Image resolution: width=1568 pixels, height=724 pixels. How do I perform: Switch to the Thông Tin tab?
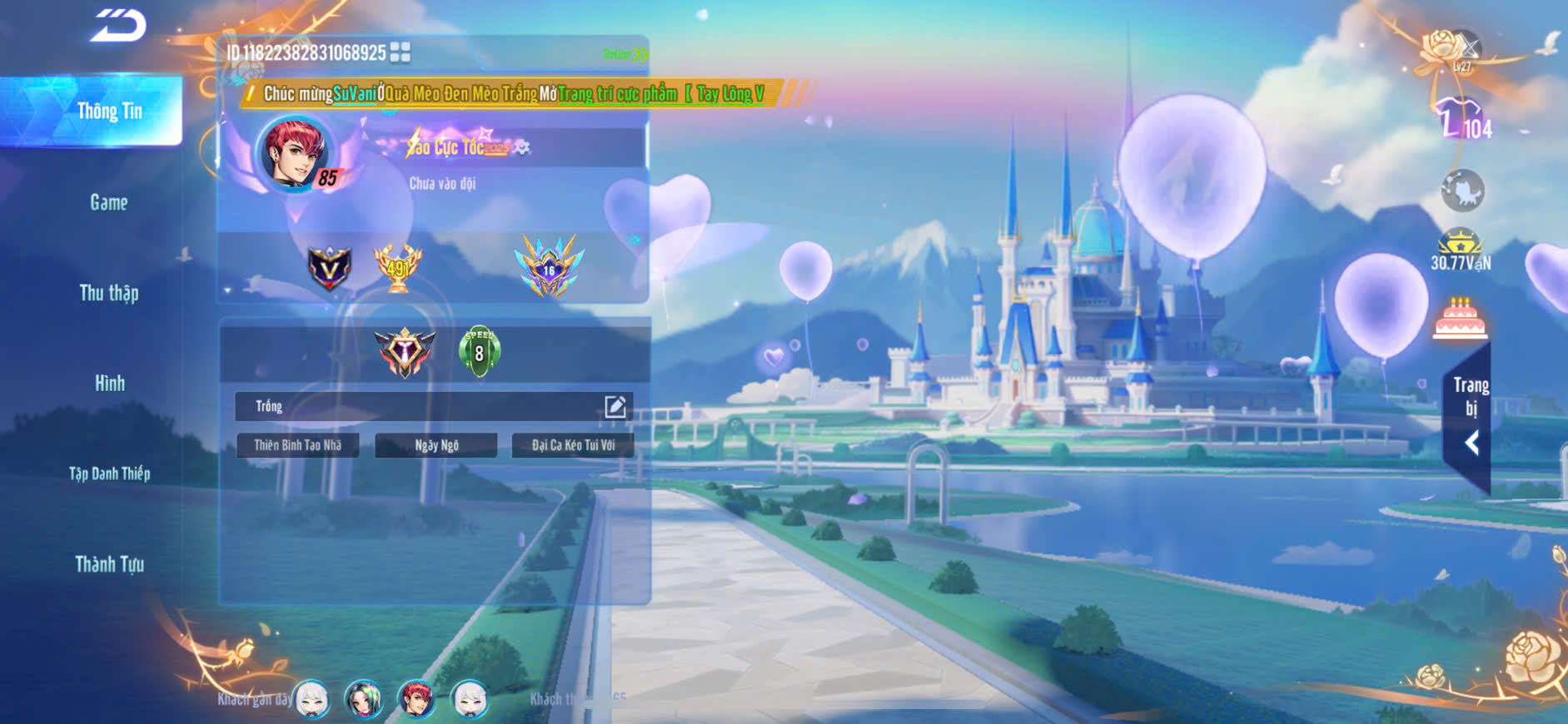point(109,111)
